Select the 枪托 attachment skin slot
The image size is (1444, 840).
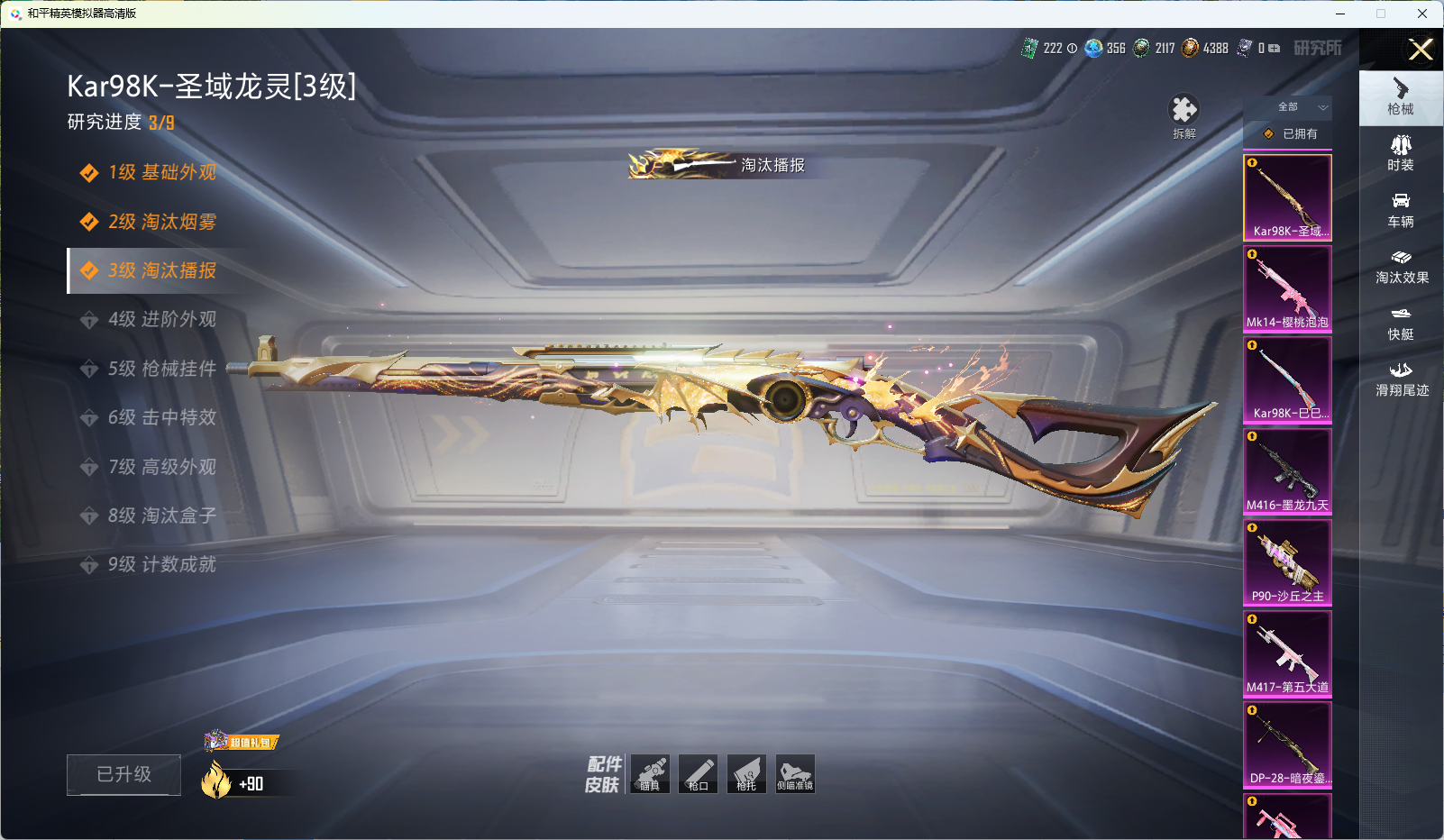pos(746,774)
